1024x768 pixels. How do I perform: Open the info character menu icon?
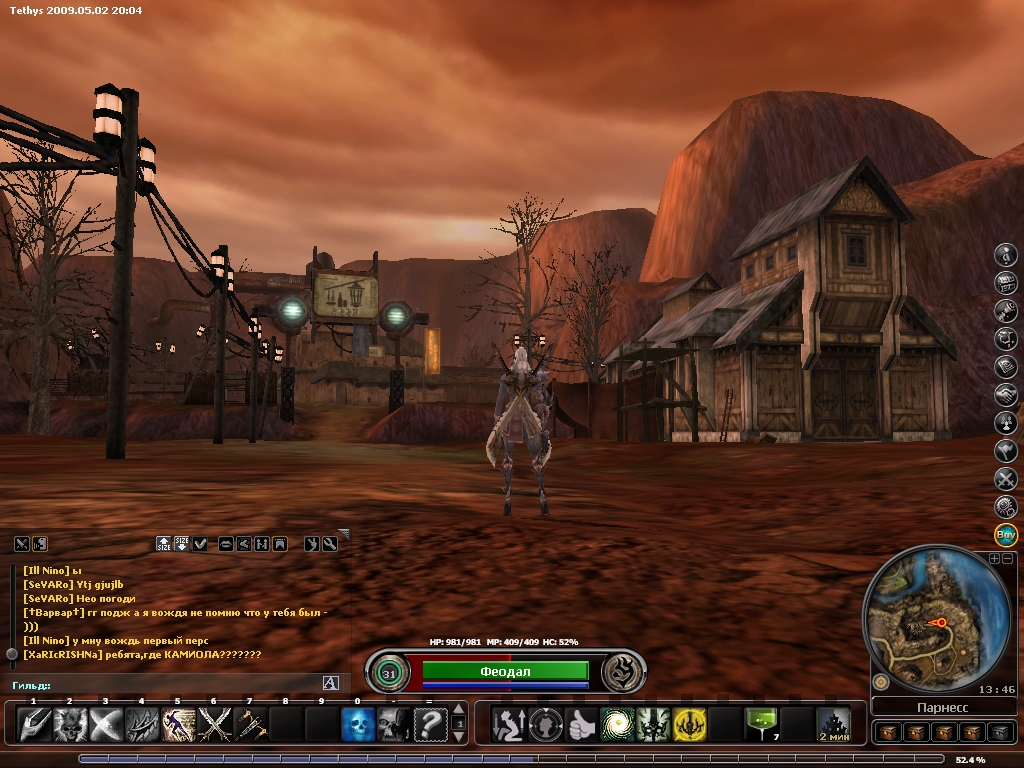1006,255
